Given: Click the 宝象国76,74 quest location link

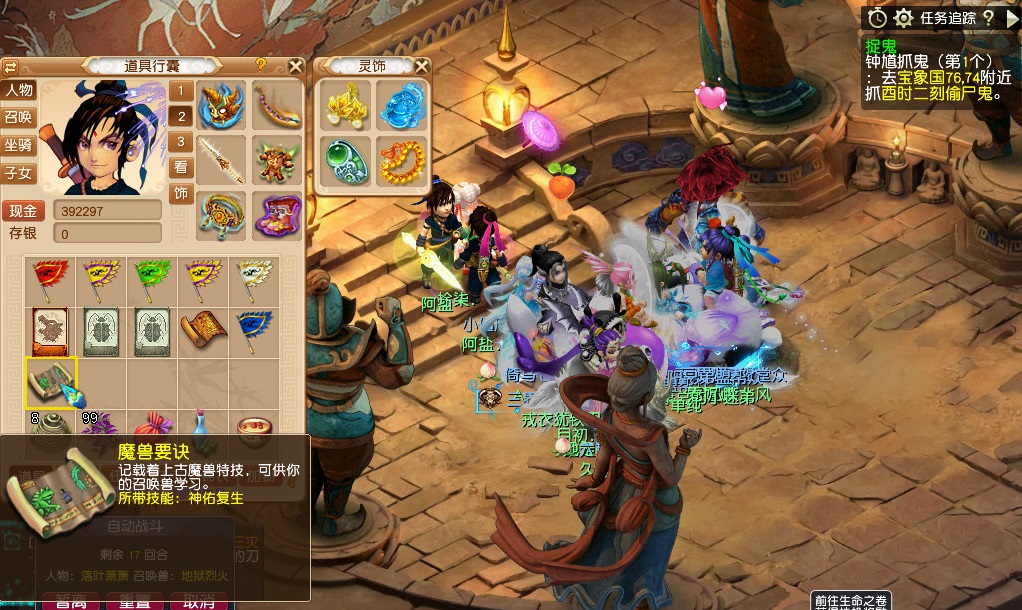Looking at the screenshot, I should [x=931, y=77].
